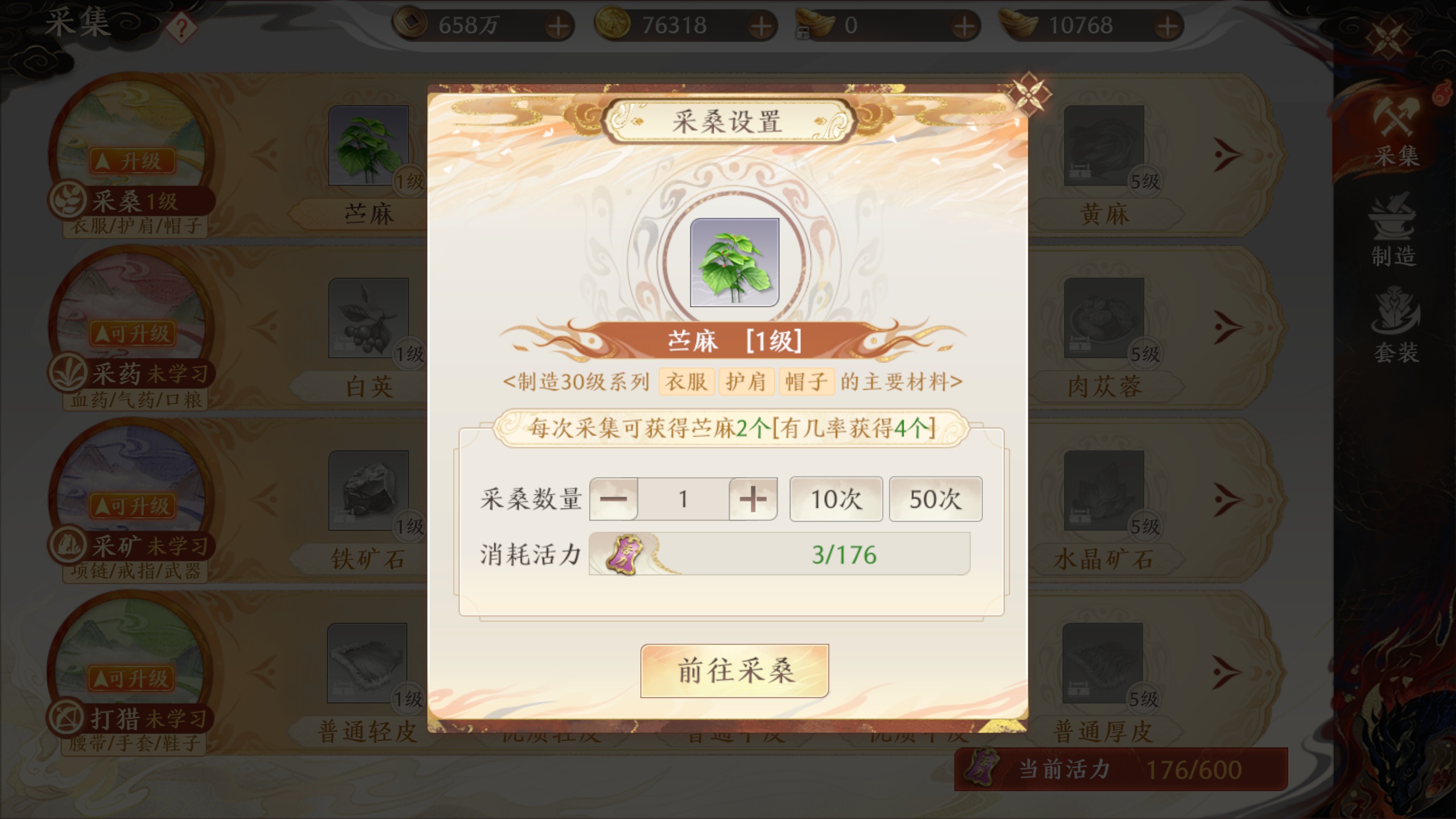This screenshot has height=819, width=1456.
Task: Select the 衣服 material tag
Action: pyautogui.click(x=685, y=382)
